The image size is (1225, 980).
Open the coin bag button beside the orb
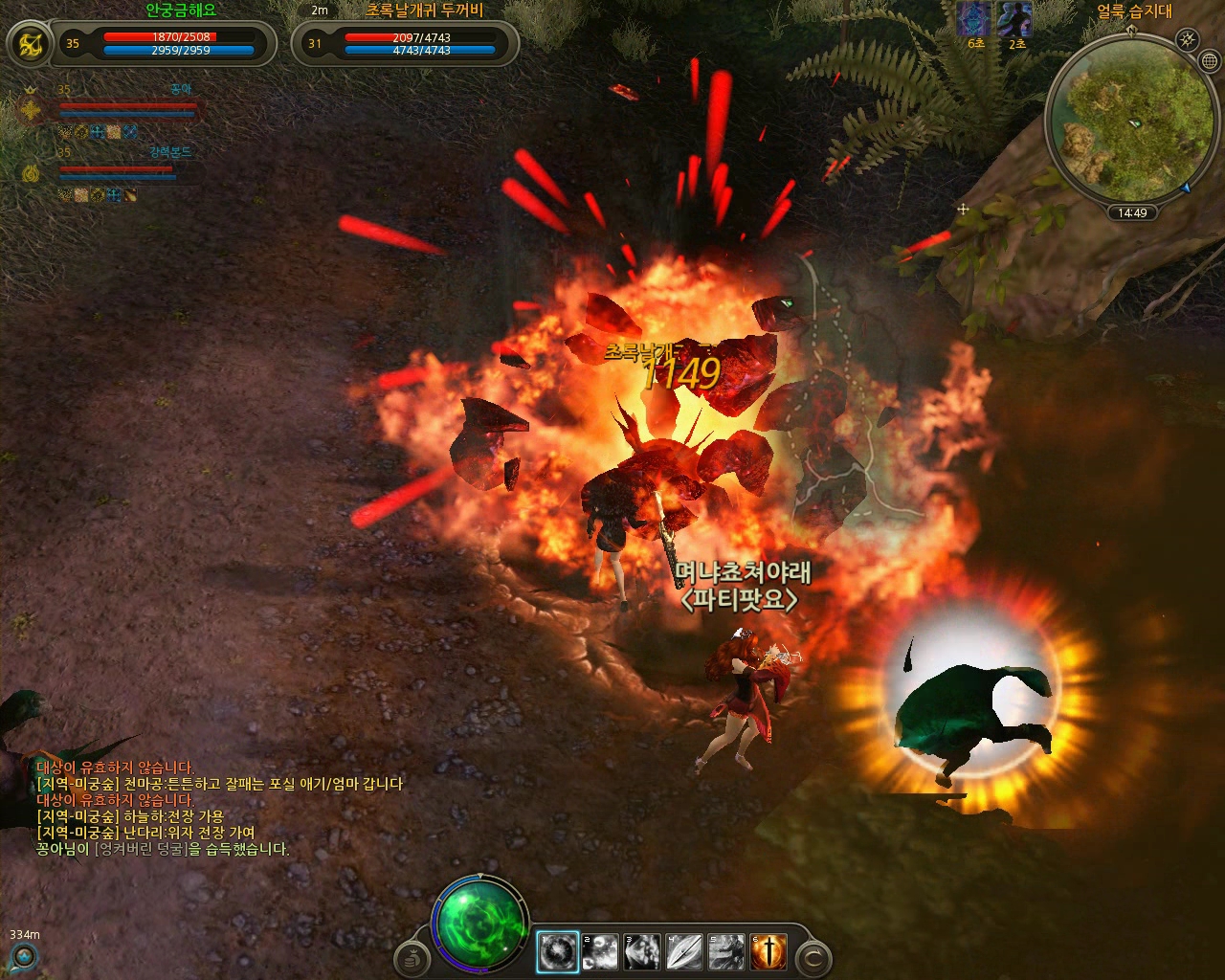tap(413, 956)
